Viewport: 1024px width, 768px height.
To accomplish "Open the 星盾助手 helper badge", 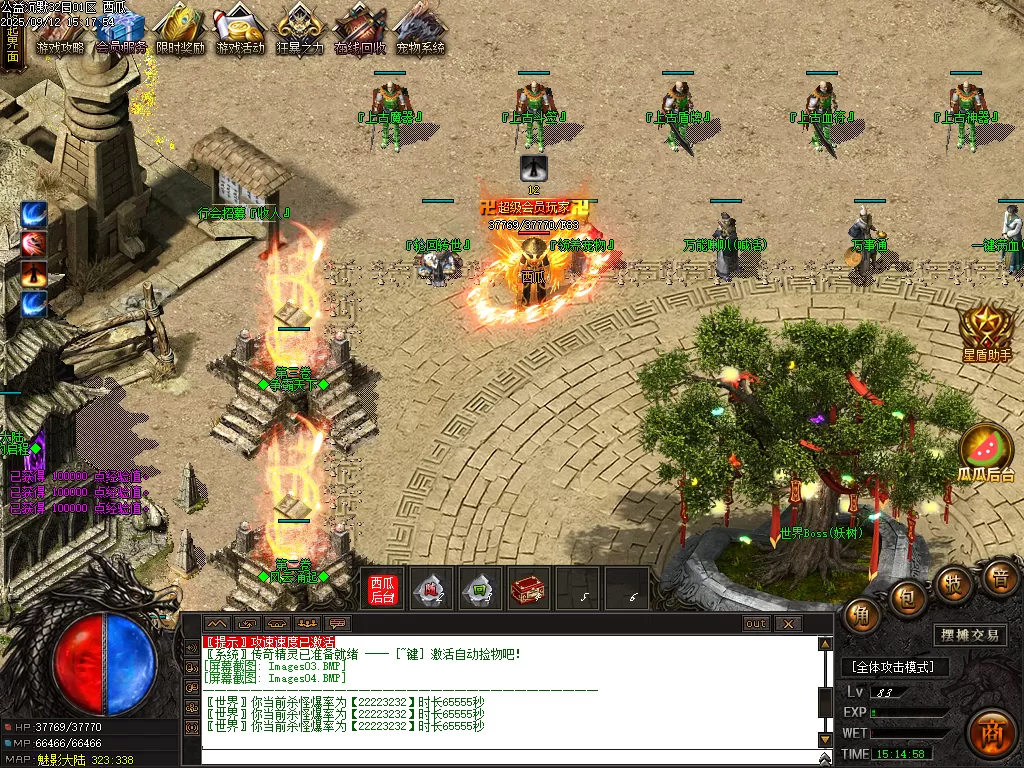I will [x=987, y=332].
